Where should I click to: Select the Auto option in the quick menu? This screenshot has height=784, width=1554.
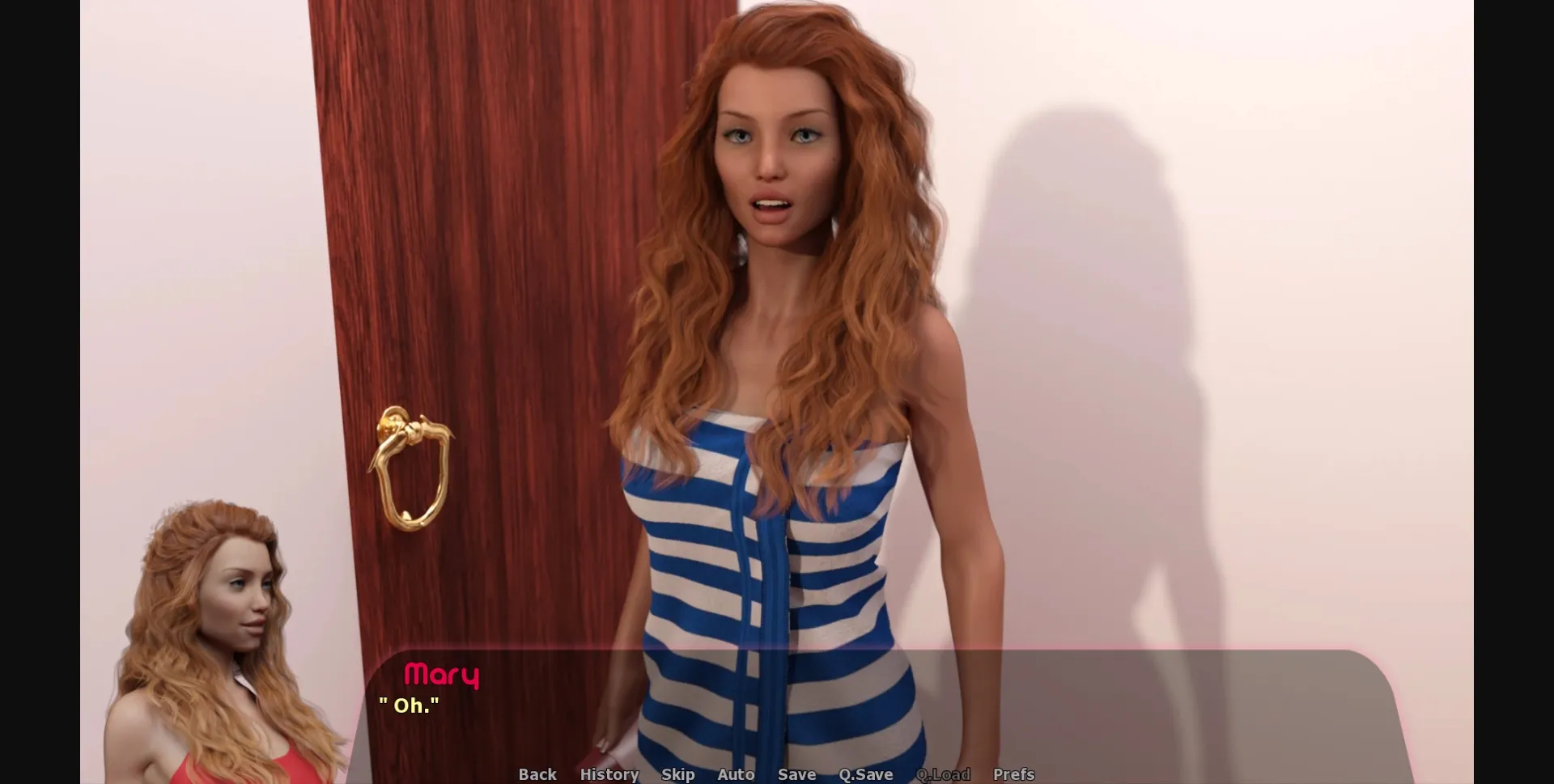(735, 774)
